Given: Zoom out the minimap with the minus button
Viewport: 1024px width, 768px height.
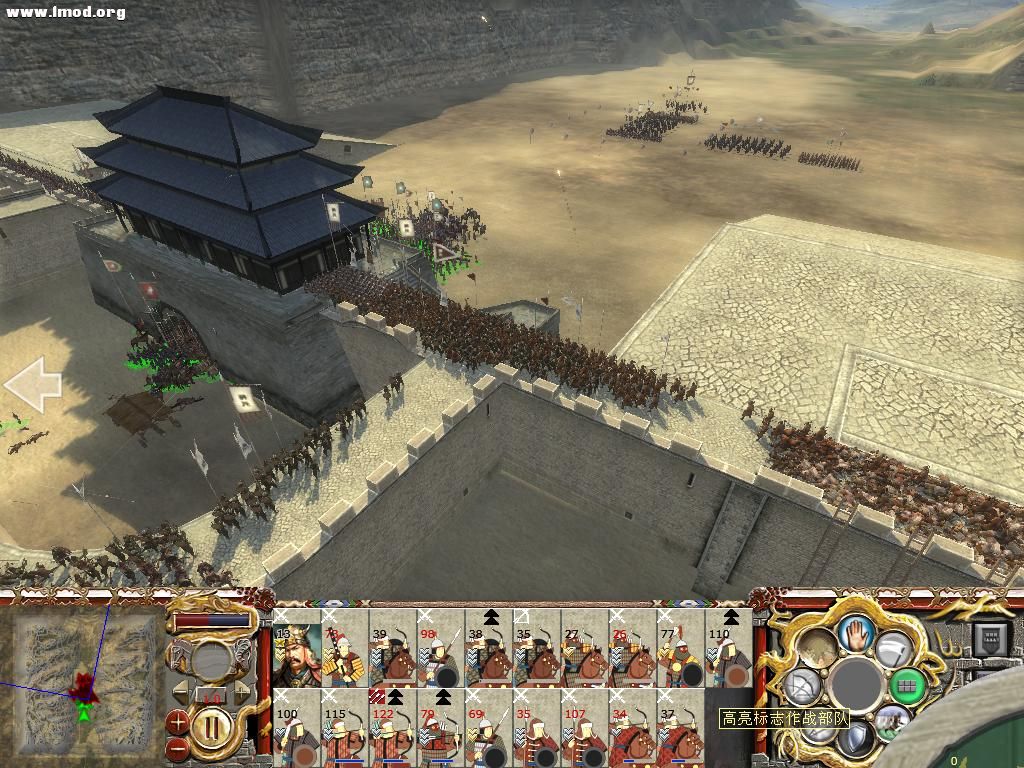Looking at the screenshot, I should tap(177, 746).
